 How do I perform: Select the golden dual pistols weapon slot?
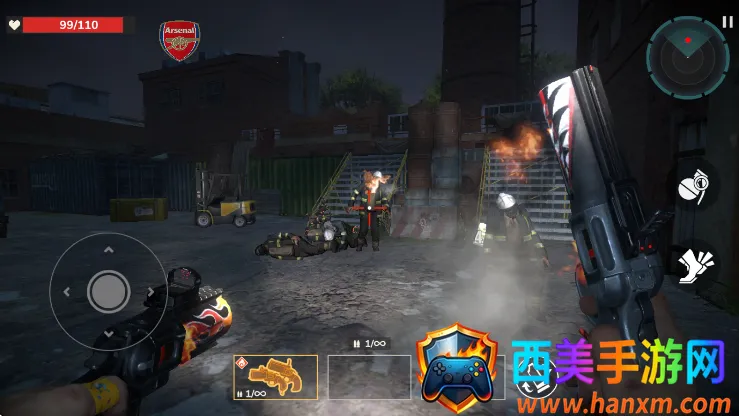point(276,378)
